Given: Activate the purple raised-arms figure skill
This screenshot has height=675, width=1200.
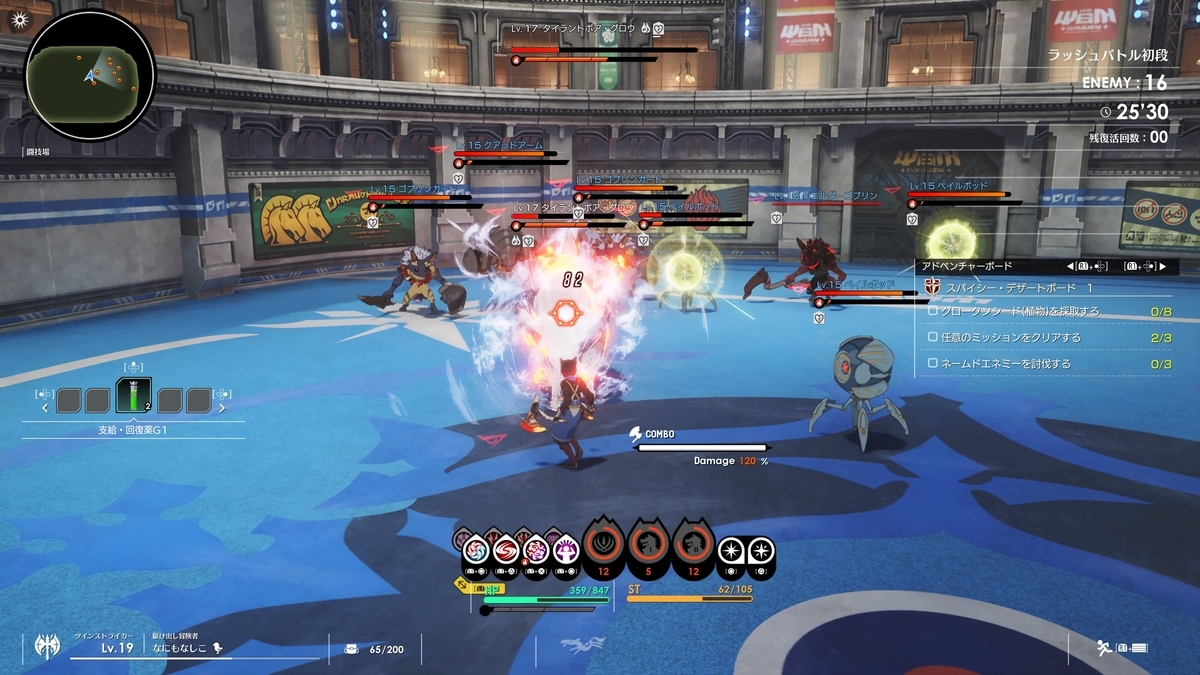Looking at the screenshot, I should pyautogui.click(x=566, y=550).
